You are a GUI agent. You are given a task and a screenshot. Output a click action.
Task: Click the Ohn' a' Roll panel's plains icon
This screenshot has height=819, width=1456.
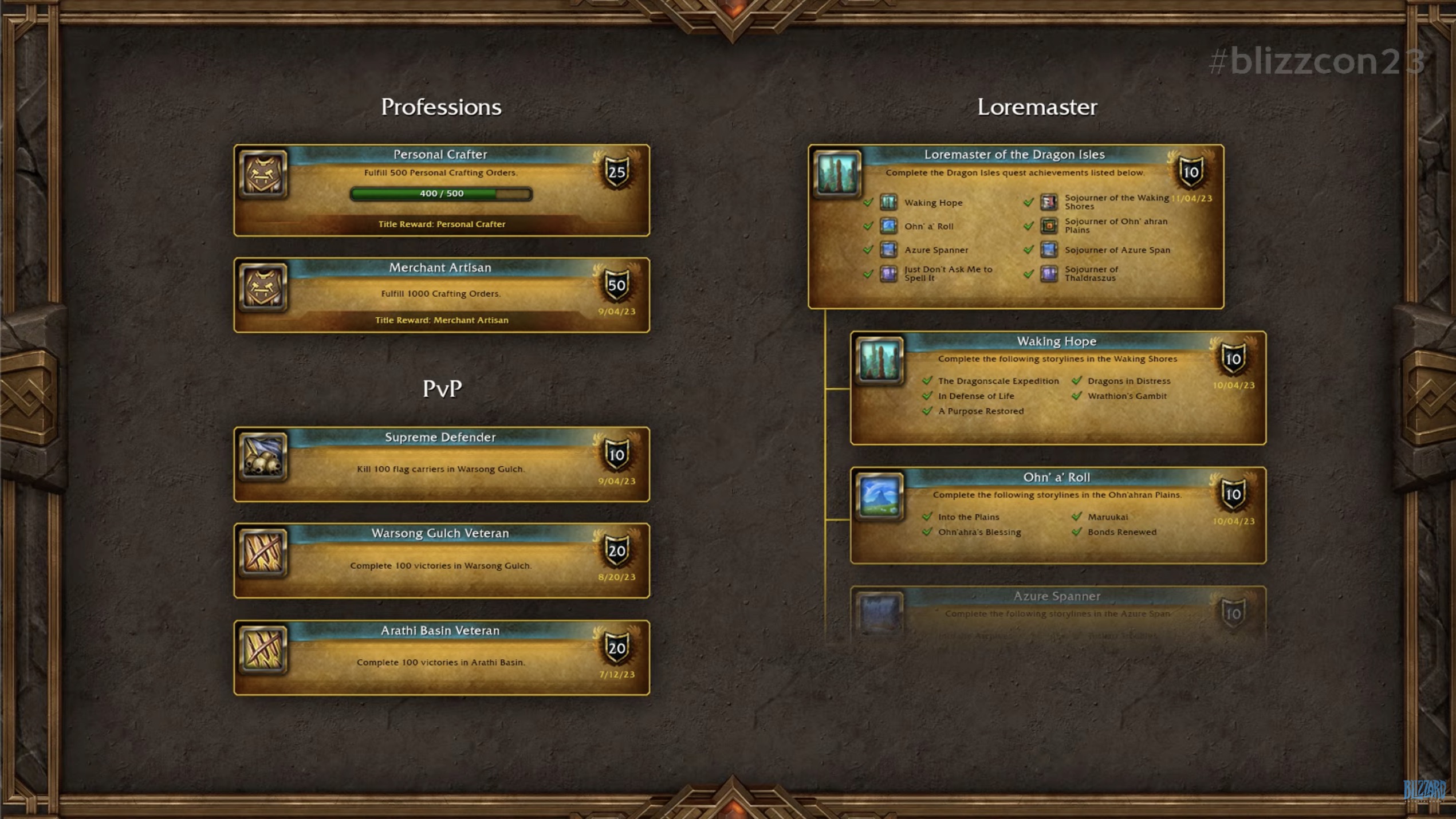point(879,496)
